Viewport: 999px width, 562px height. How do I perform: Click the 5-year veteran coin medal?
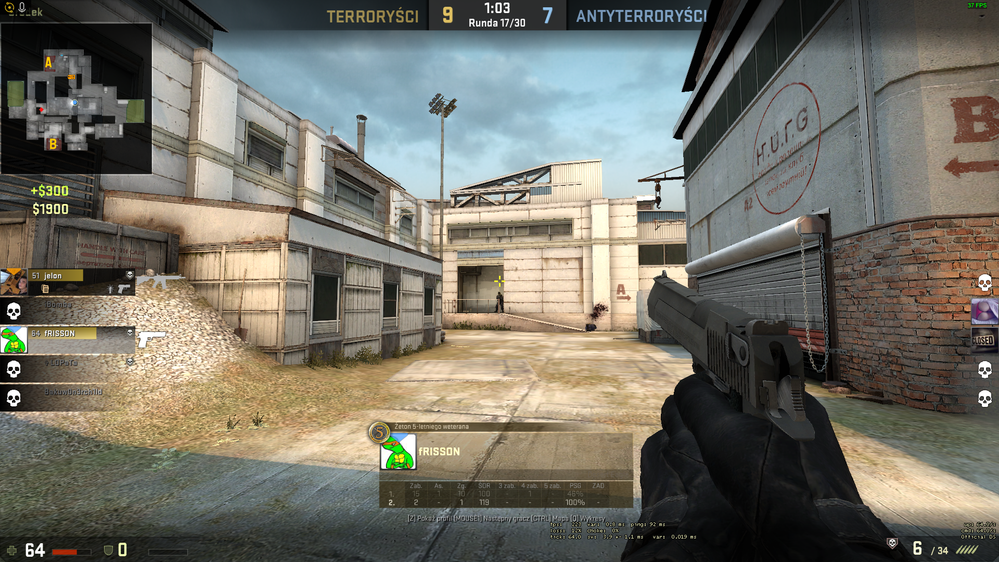[x=377, y=431]
